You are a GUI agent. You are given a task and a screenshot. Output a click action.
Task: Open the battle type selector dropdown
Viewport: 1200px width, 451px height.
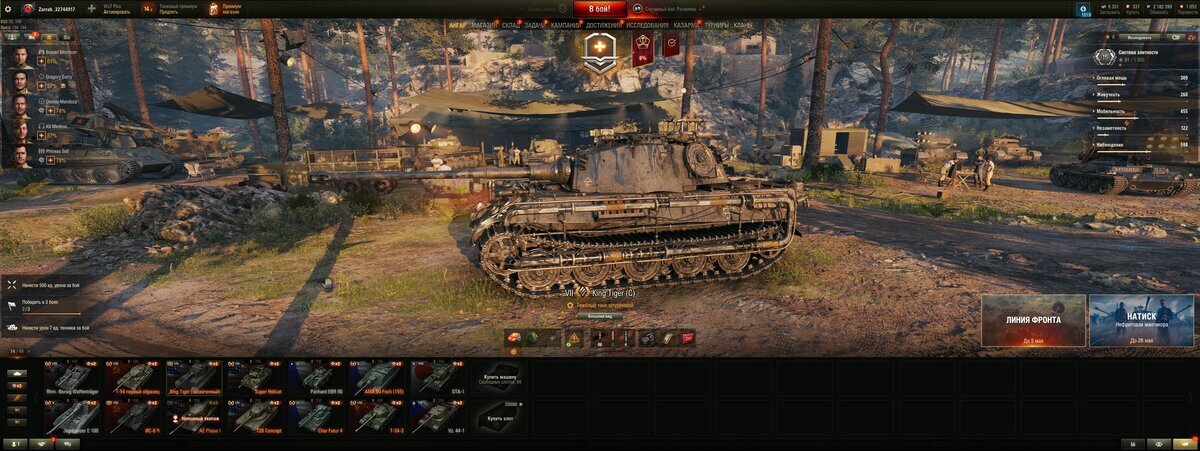pos(668,9)
